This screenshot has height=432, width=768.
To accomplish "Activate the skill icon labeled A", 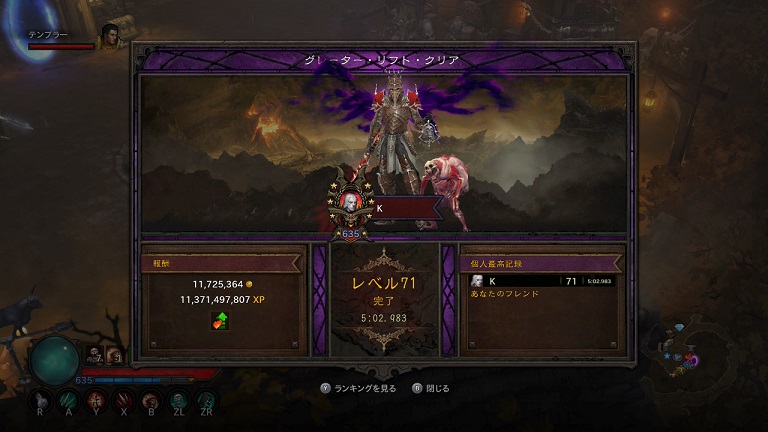I will pos(68,399).
